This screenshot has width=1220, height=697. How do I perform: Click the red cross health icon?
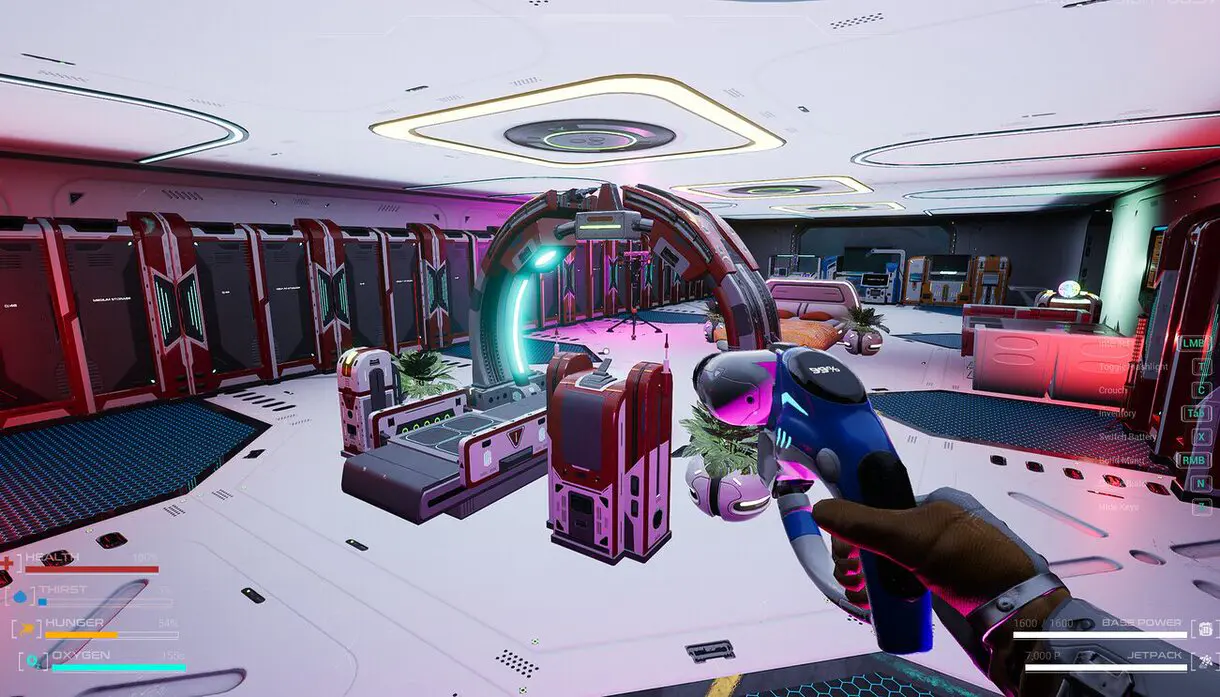tap(8, 564)
